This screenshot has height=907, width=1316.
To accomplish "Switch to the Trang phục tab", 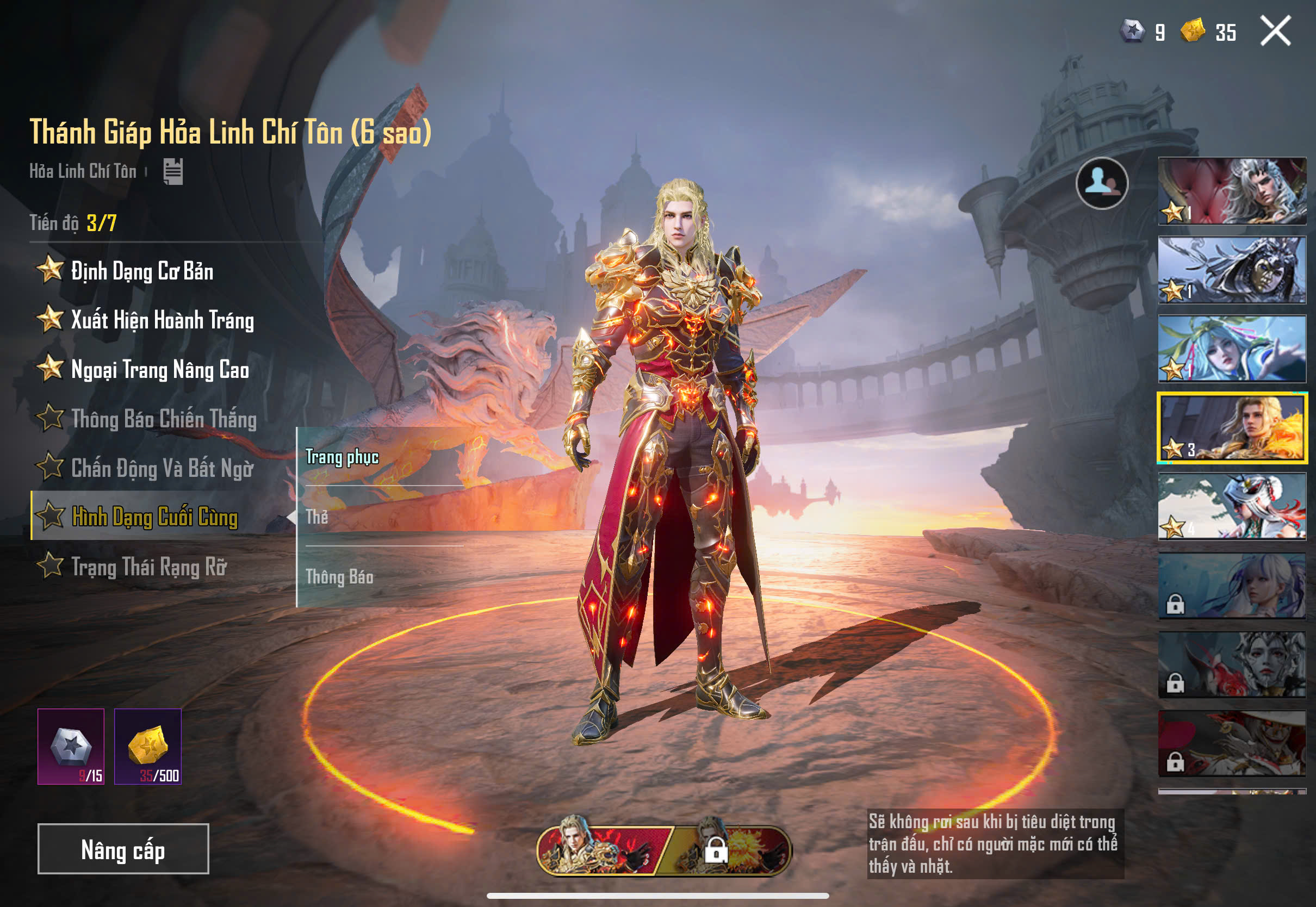I will point(342,457).
